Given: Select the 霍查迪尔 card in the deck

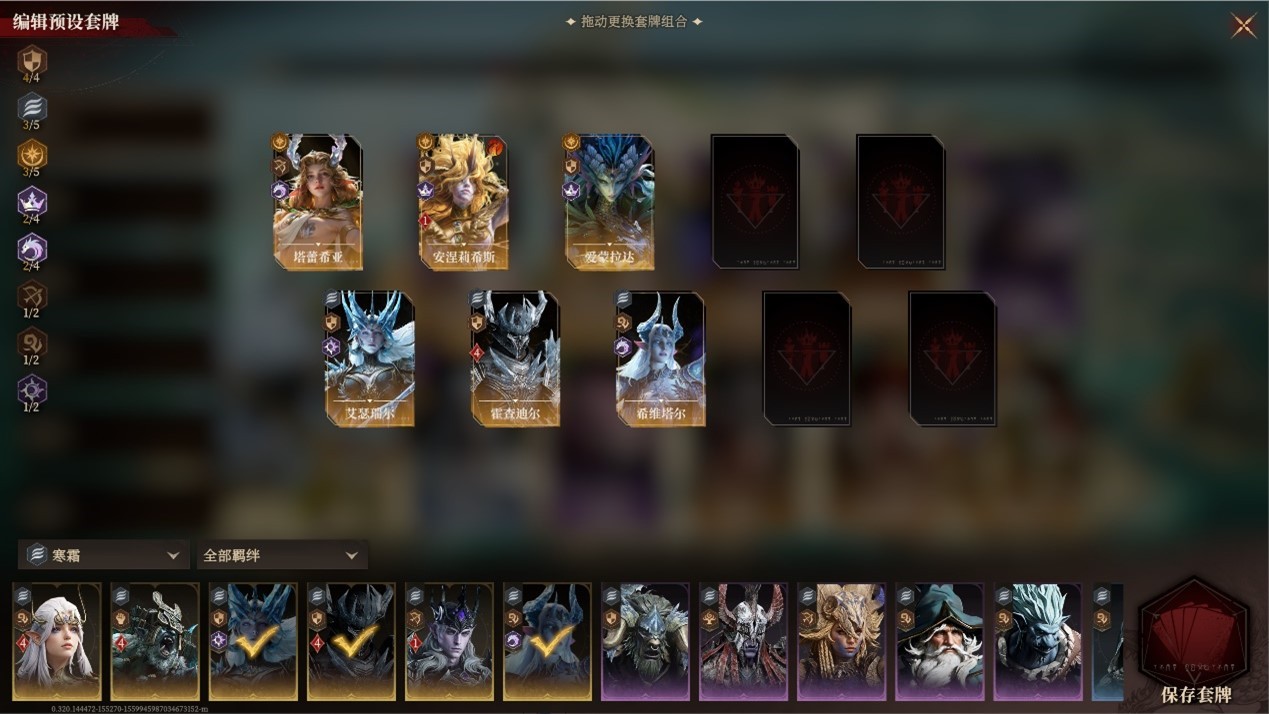Looking at the screenshot, I should 515,358.
